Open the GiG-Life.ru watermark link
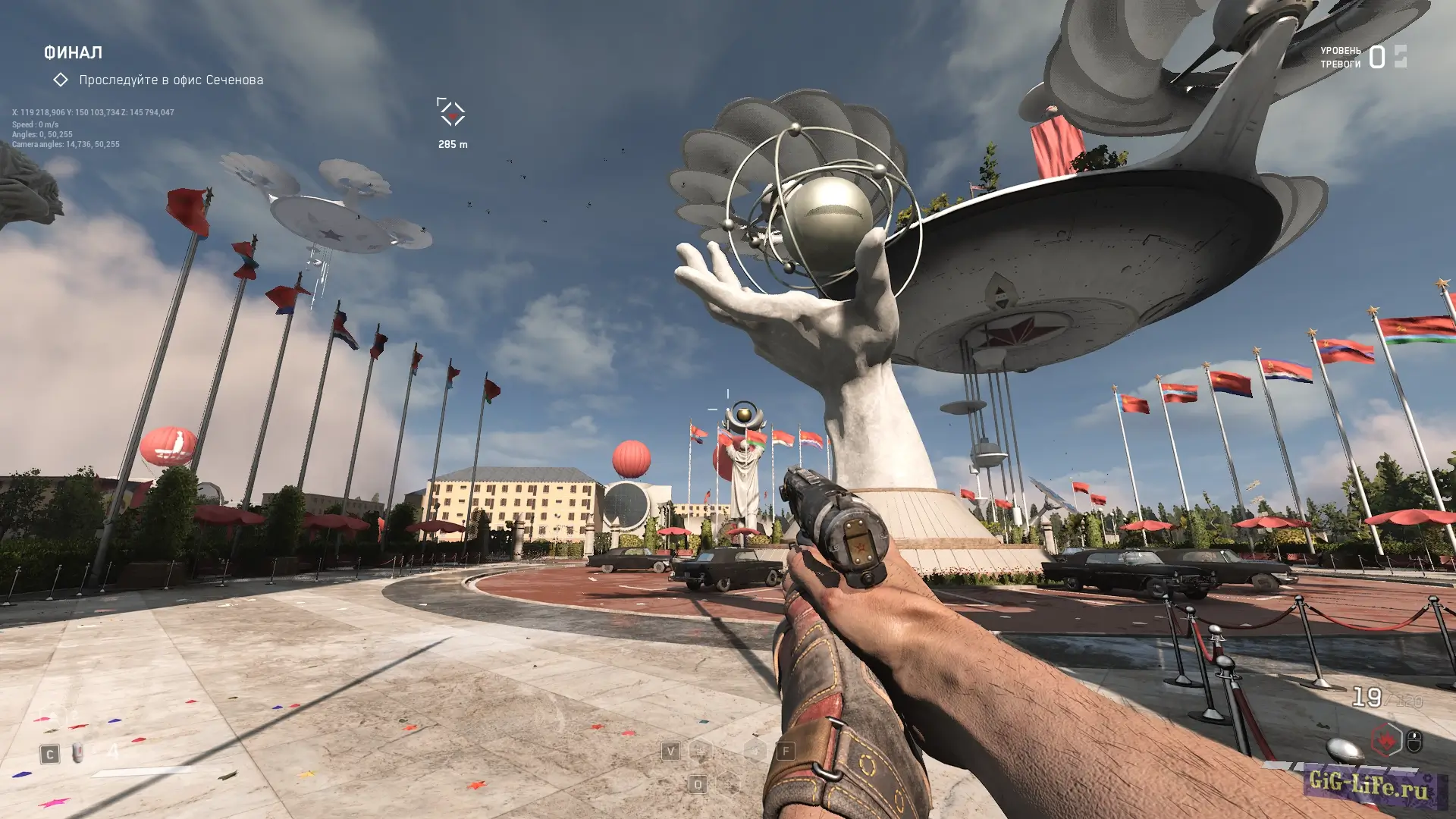Image resolution: width=1456 pixels, height=819 pixels. pos(1369,784)
